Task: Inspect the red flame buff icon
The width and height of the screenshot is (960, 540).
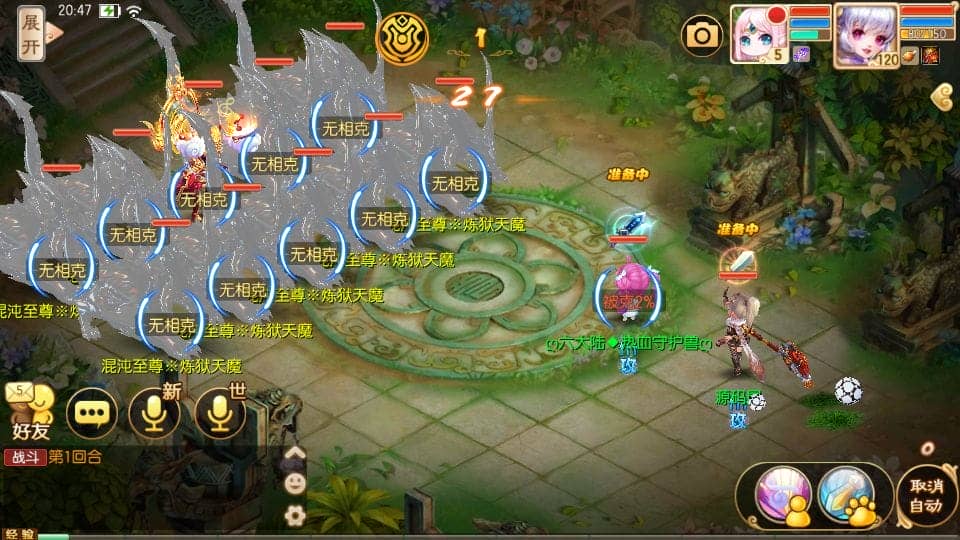Action: 930,55
